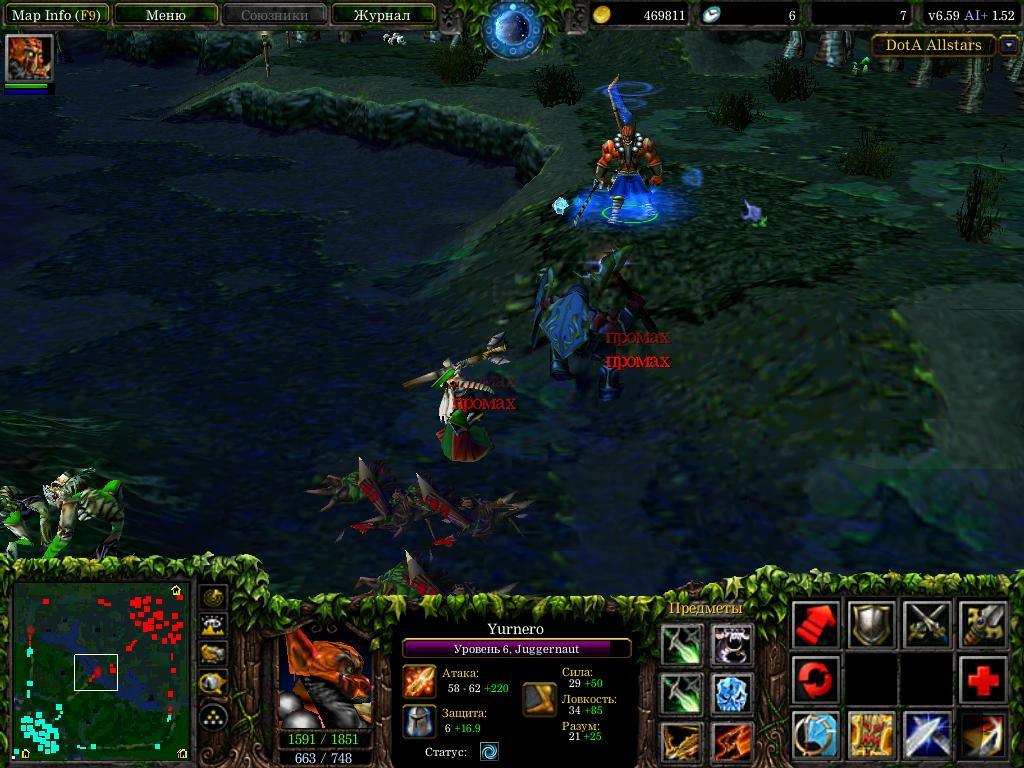Screen dimensions: 1024x768
Task: Select the Patrol circular arrows command
Action: click(816, 681)
